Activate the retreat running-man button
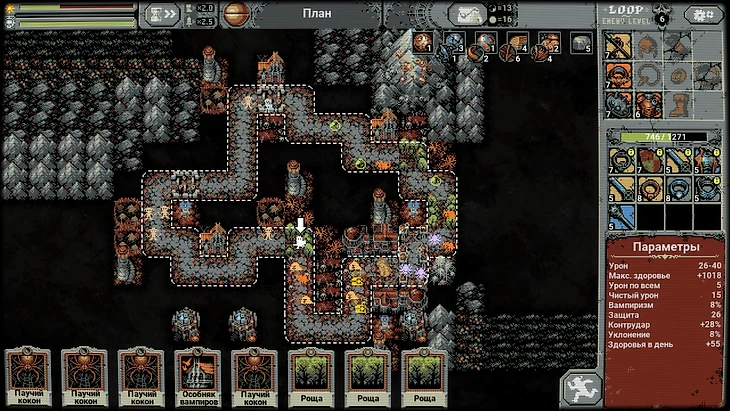The width and height of the screenshot is (730, 411). [x=581, y=386]
